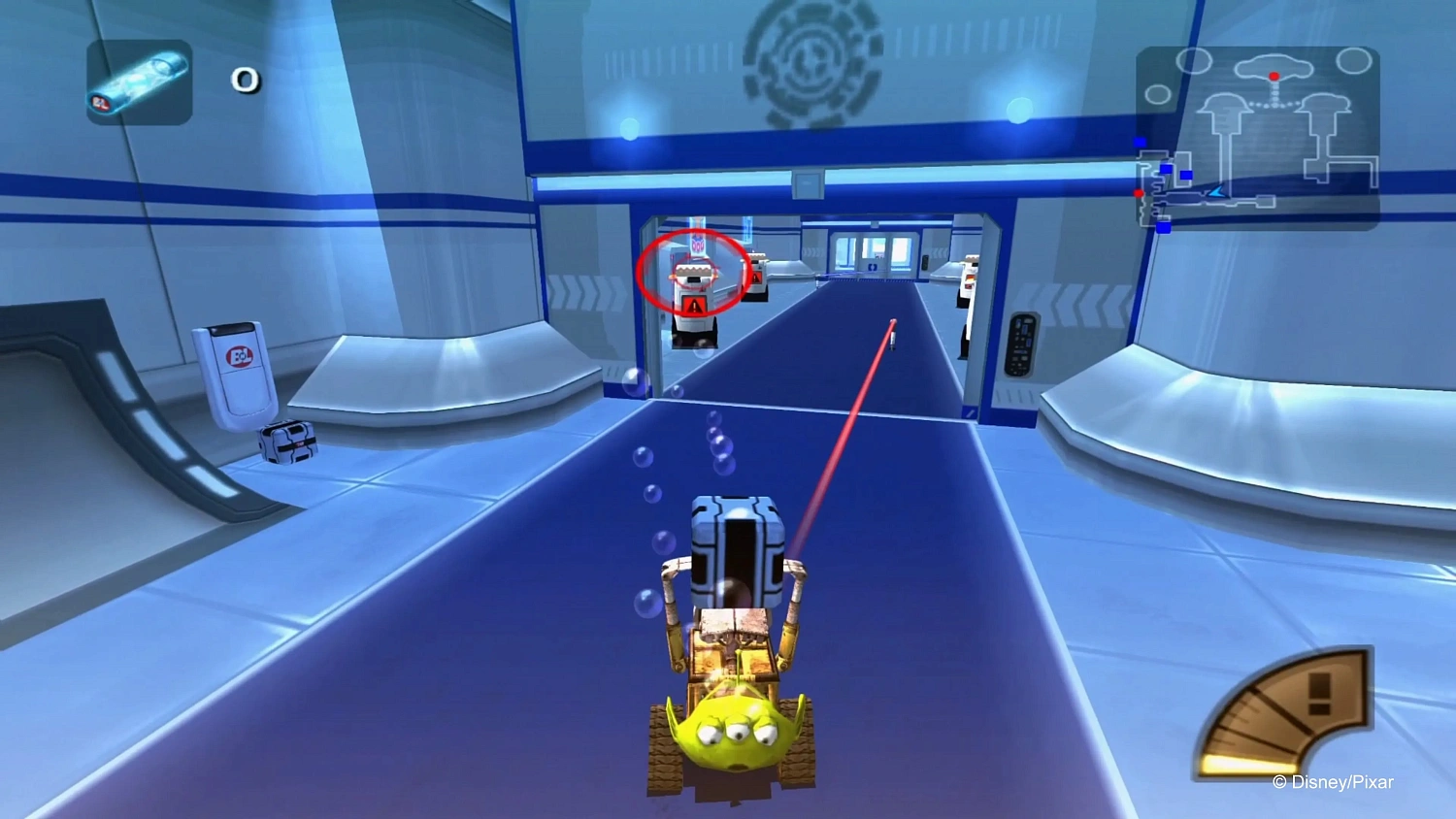The height and width of the screenshot is (819, 1456).
Task: Click the warning triangle on the targeted robot
Action: tap(695, 304)
